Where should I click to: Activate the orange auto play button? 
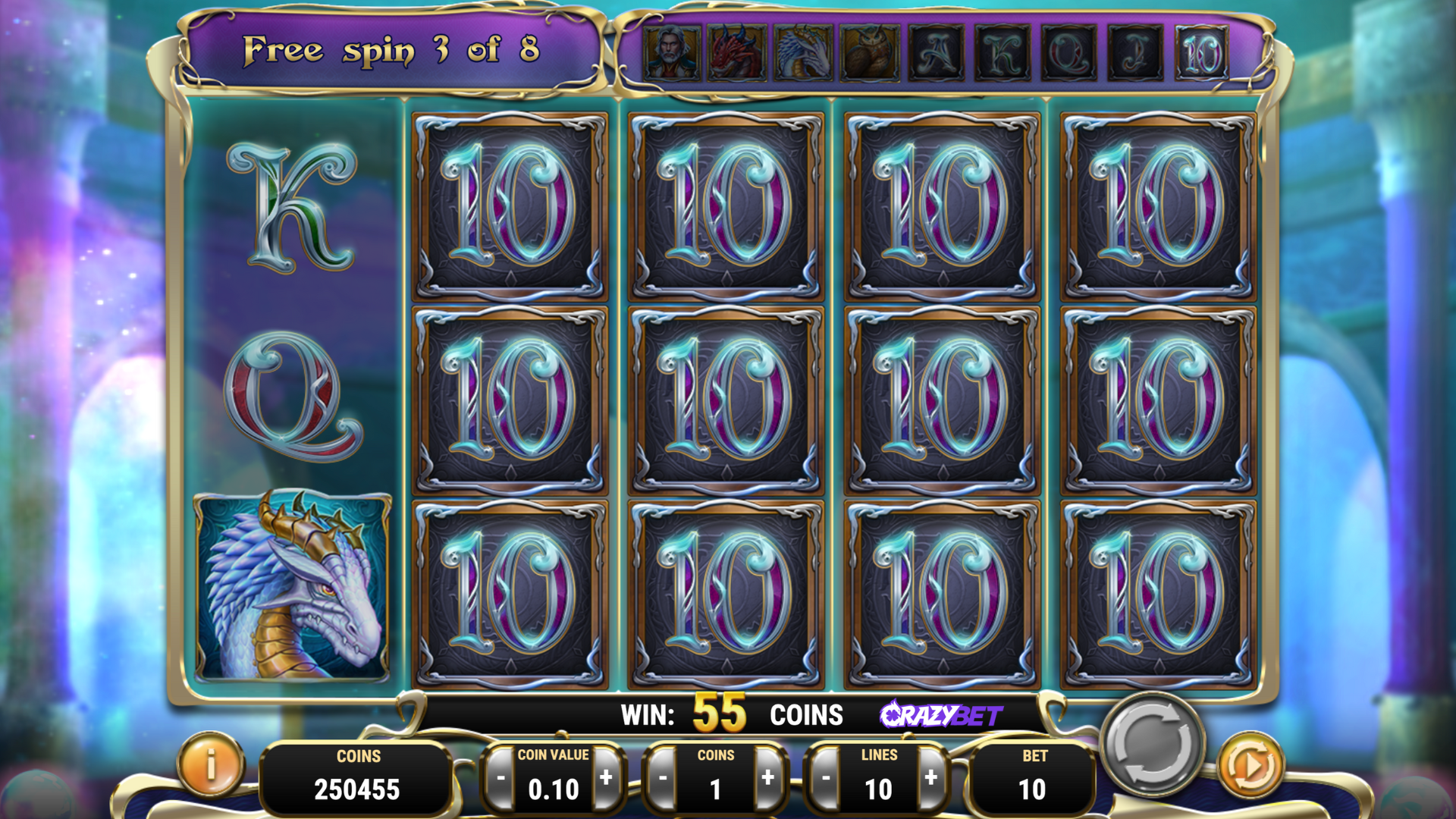[1250, 766]
